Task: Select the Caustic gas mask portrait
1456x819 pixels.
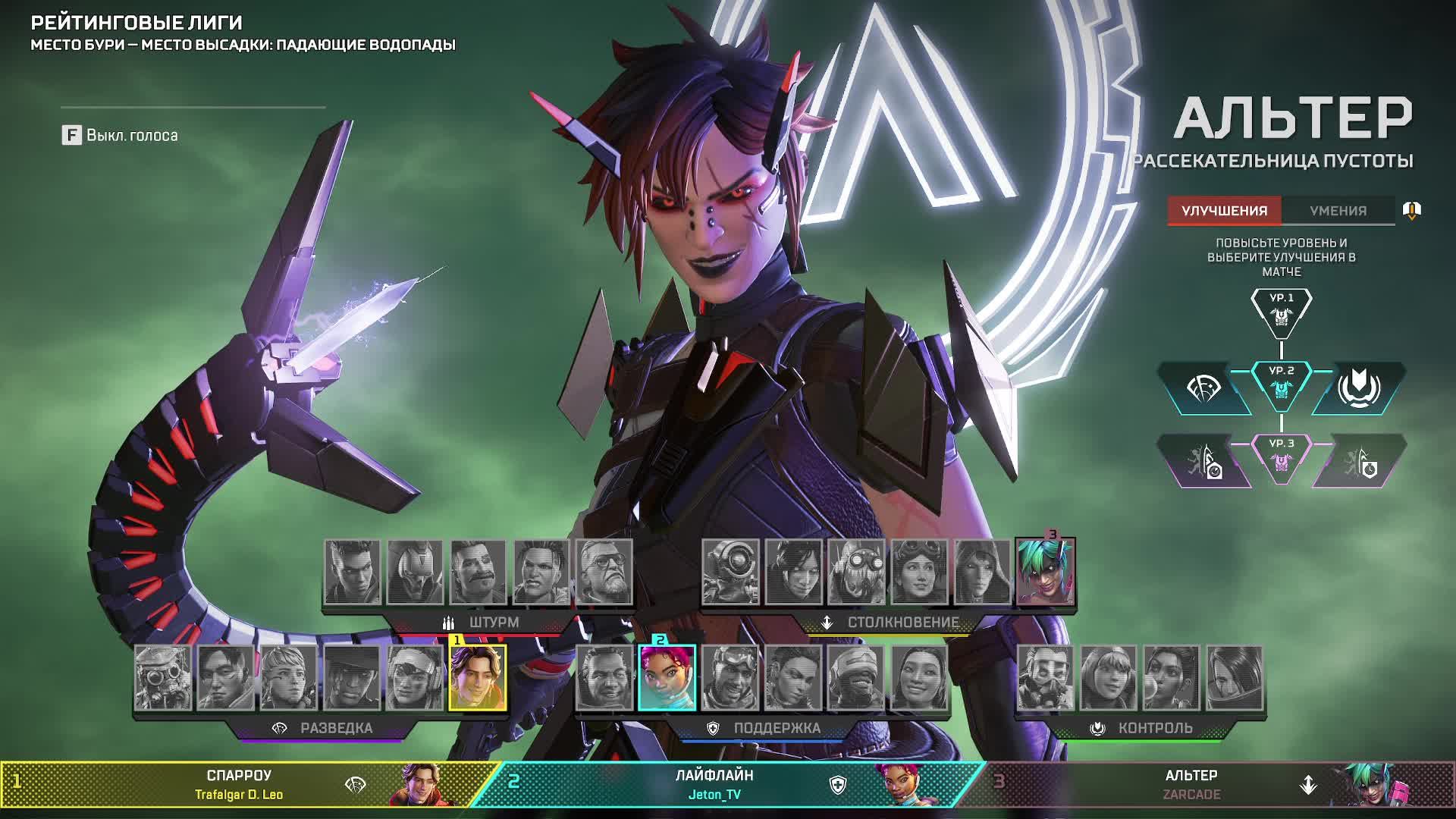Action: 1045,678
